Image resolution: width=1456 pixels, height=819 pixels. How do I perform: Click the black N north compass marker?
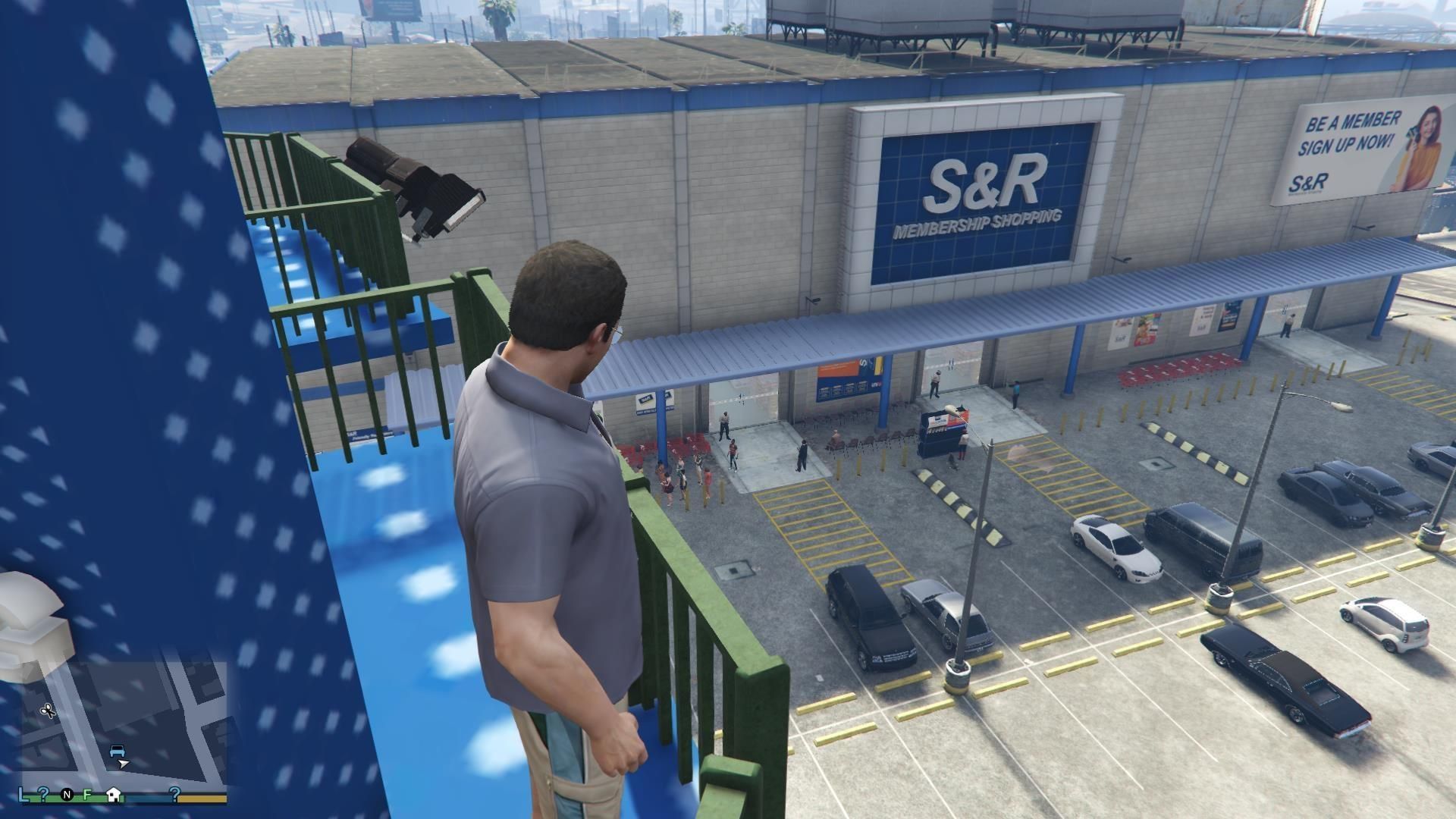(x=67, y=795)
